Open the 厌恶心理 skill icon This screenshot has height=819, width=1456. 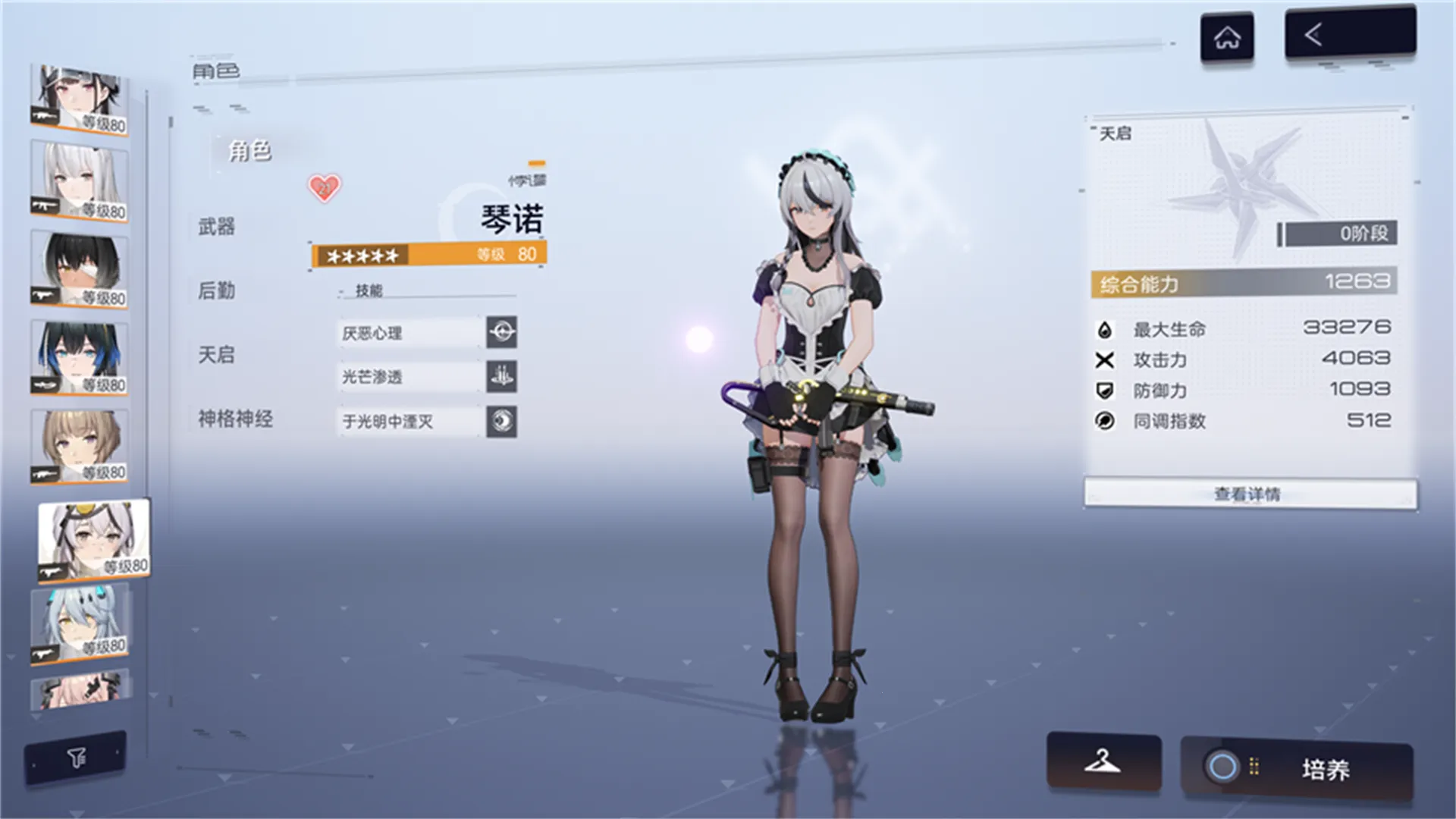coord(503,333)
